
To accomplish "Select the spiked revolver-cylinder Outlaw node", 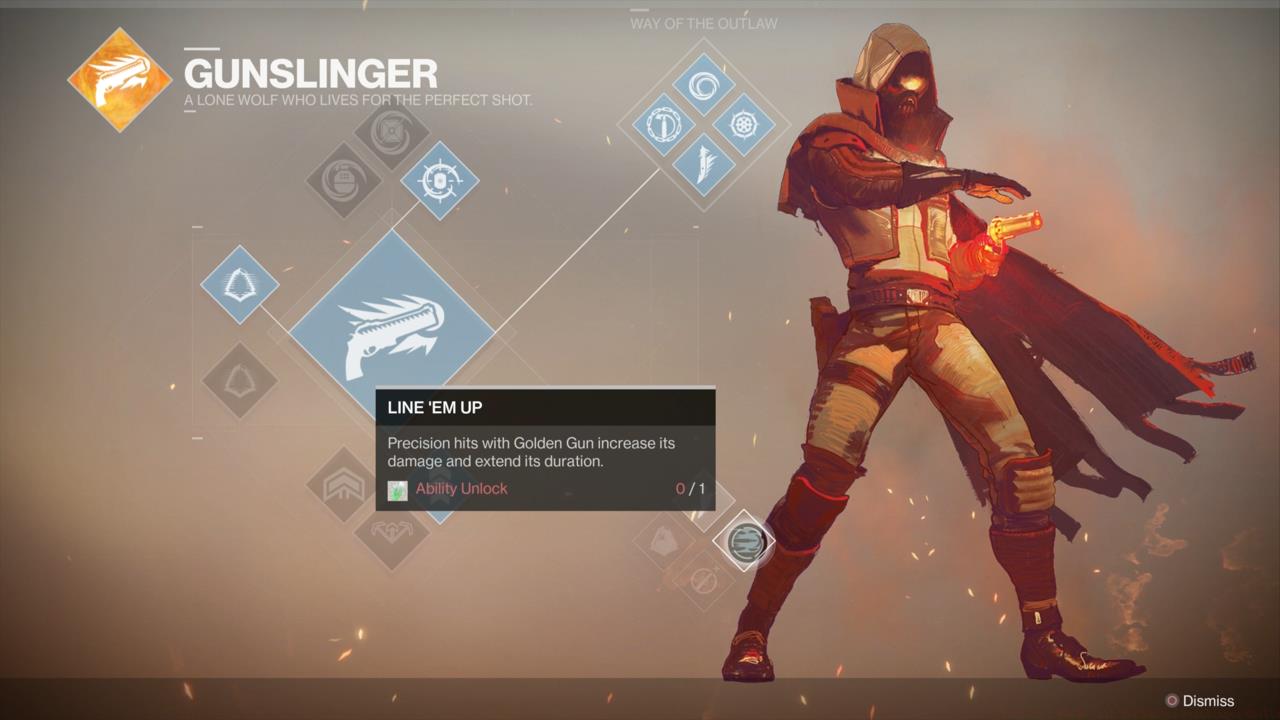I will point(744,125).
